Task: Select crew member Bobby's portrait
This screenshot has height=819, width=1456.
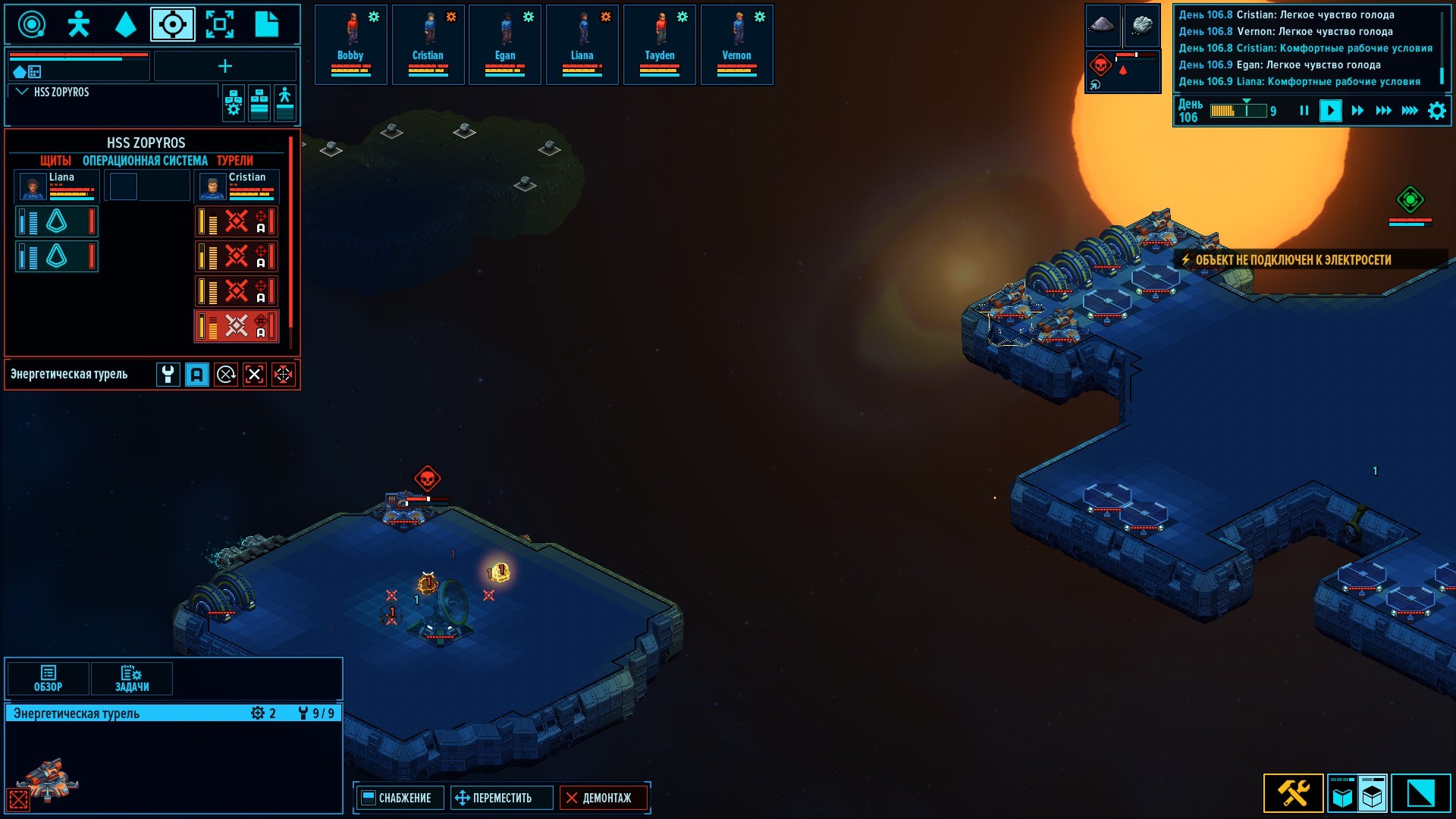Action: tap(350, 43)
